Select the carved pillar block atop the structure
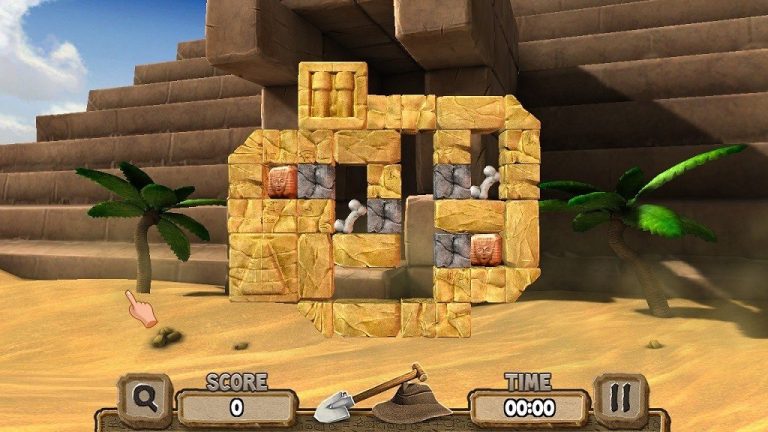 click(333, 93)
